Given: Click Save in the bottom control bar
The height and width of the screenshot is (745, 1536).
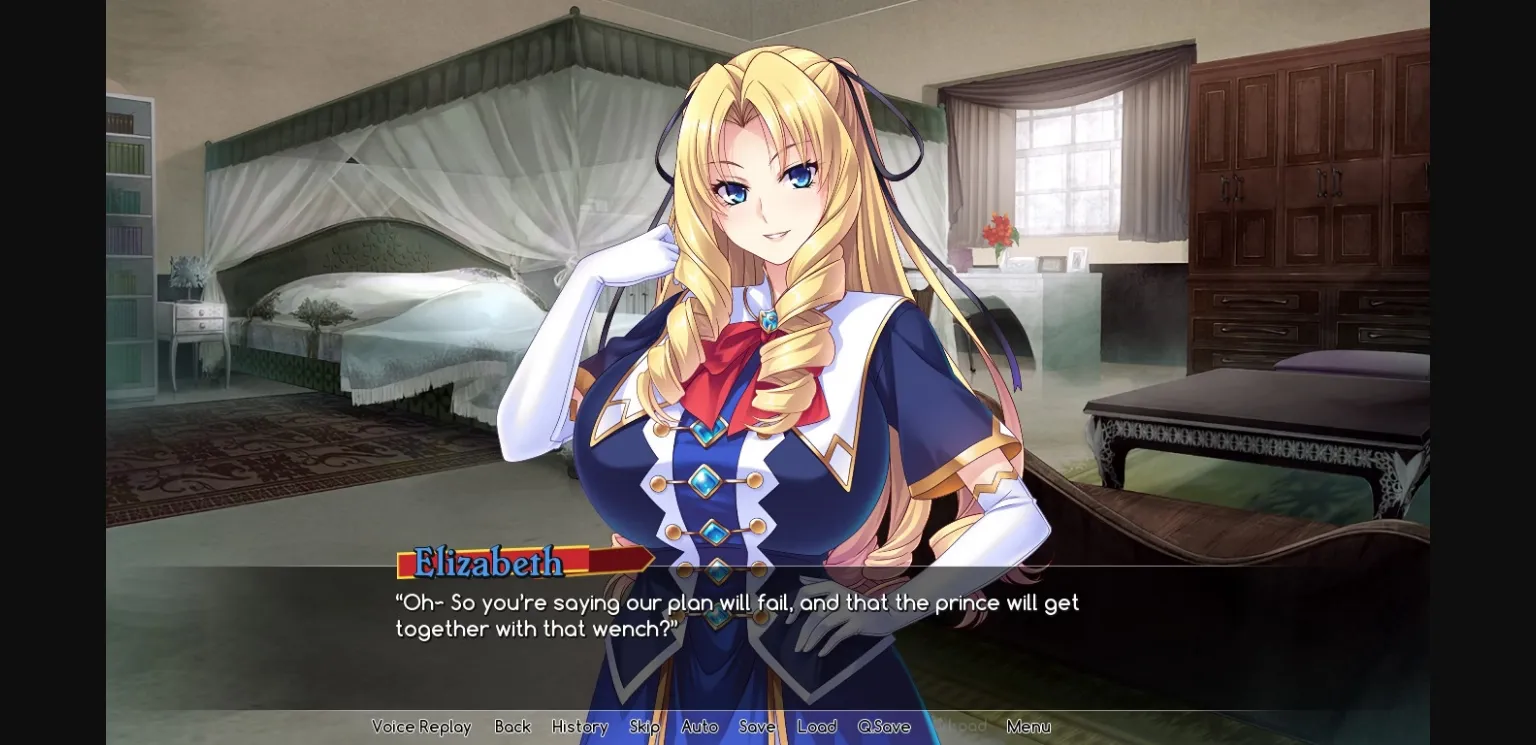Looking at the screenshot, I should [x=757, y=727].
